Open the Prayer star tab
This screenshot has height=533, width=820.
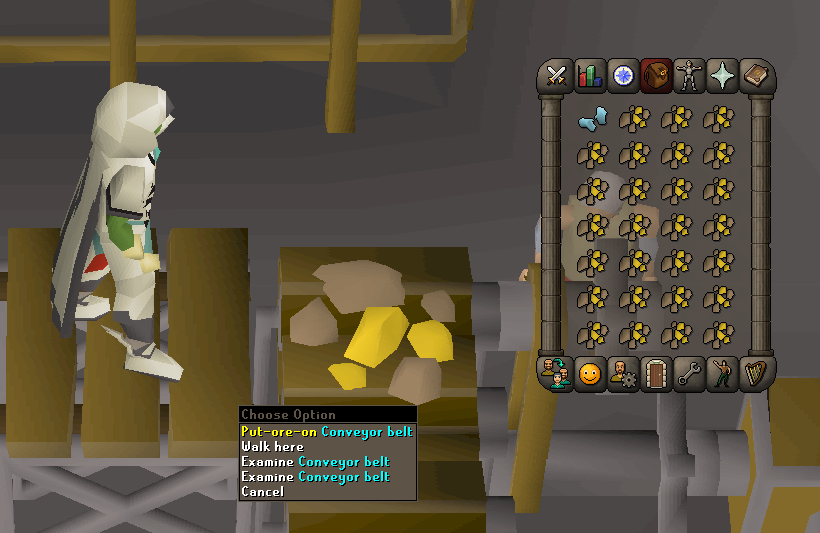(724, 75)
